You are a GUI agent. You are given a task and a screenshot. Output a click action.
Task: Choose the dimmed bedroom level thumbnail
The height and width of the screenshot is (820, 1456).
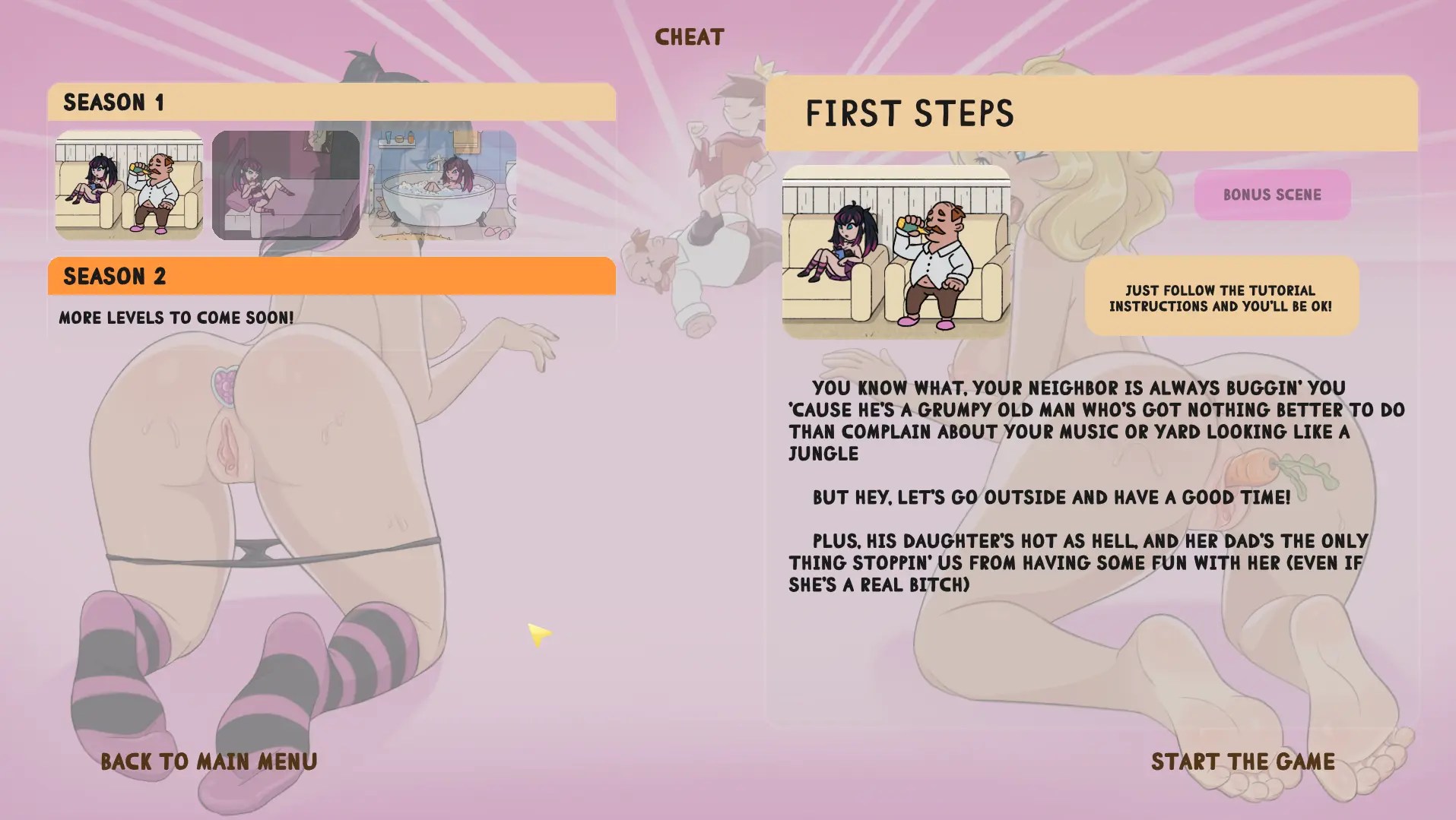286,185
